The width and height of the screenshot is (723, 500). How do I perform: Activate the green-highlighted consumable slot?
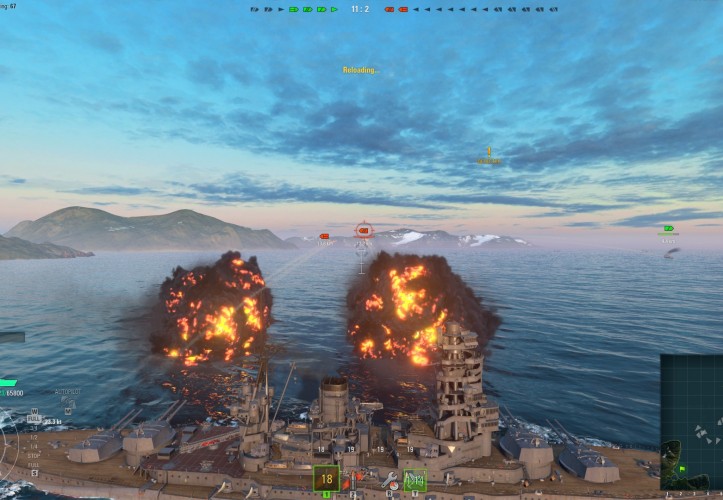(x=416, y=480)
